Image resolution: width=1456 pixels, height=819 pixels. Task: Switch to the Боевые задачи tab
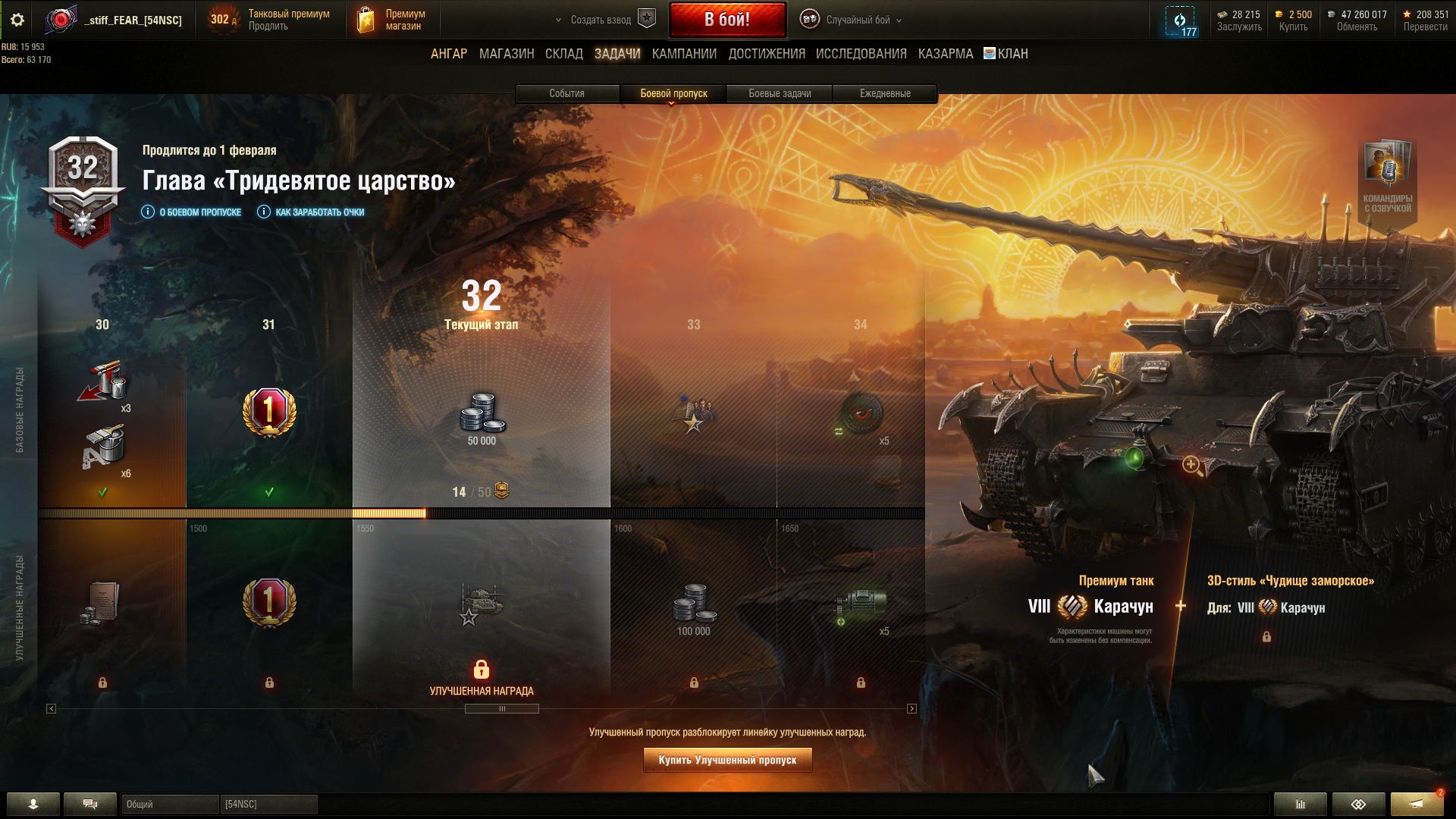780,93
